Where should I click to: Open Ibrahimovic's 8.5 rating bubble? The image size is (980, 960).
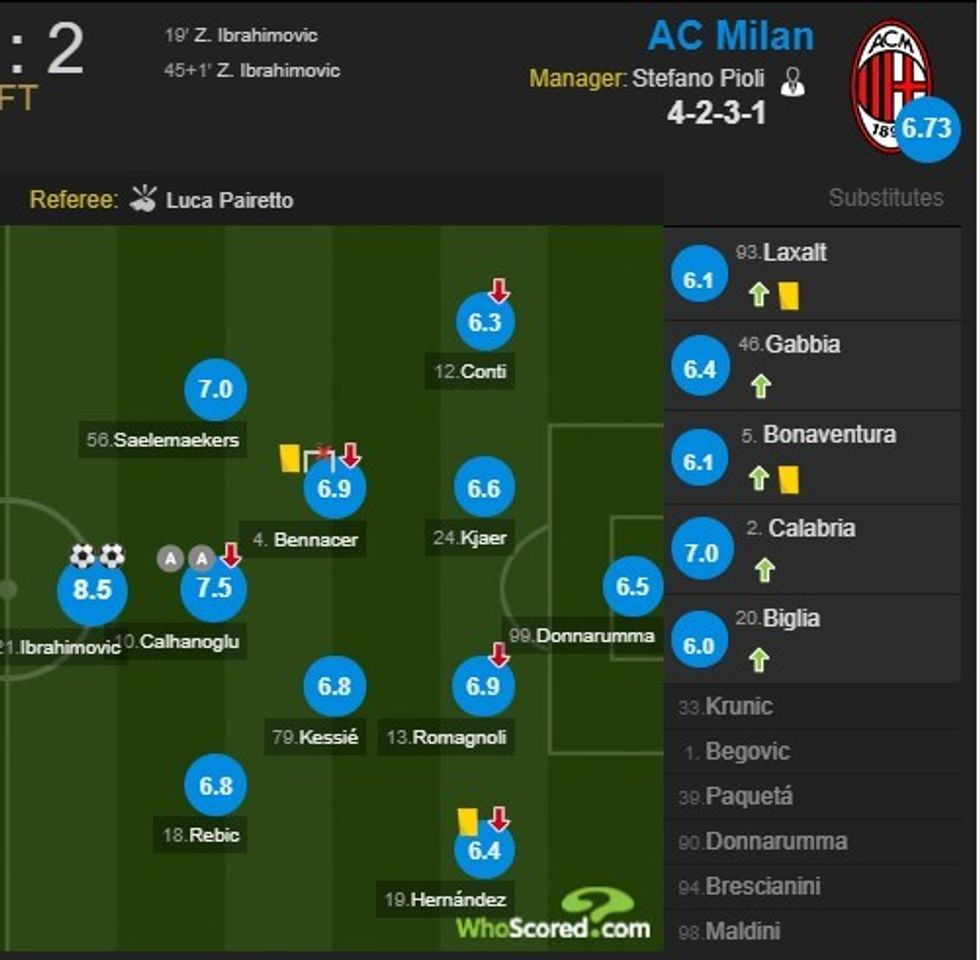tap(92, 590)
